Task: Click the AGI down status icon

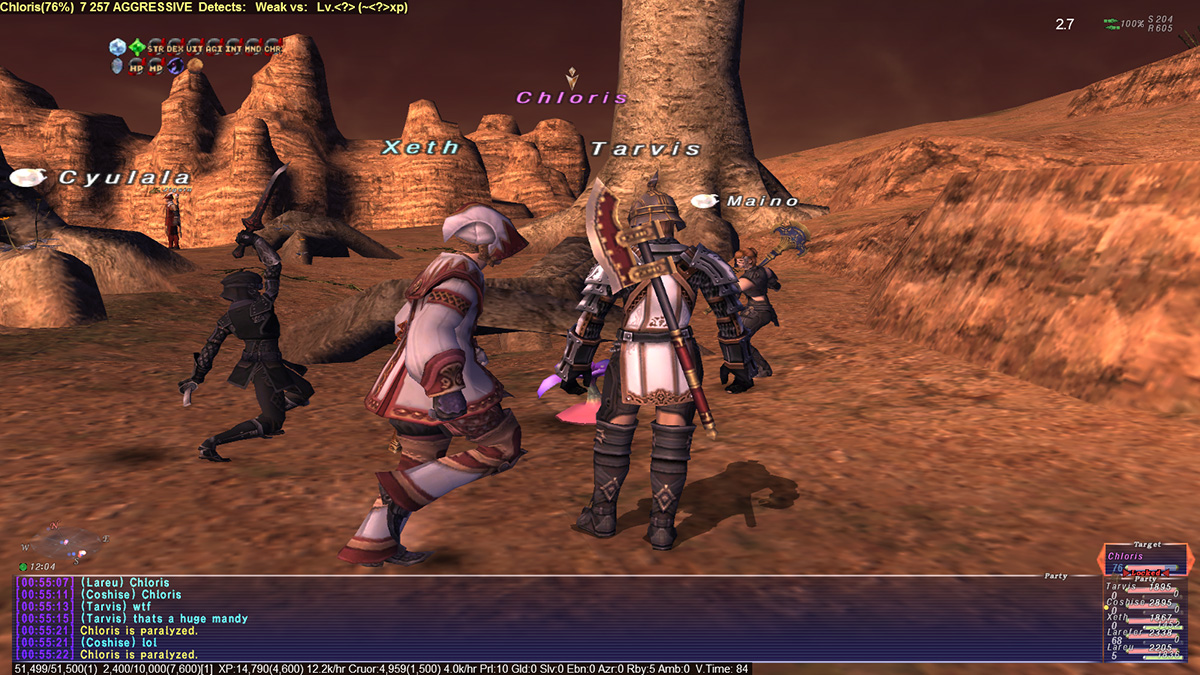Action: [x=214, y=47]
